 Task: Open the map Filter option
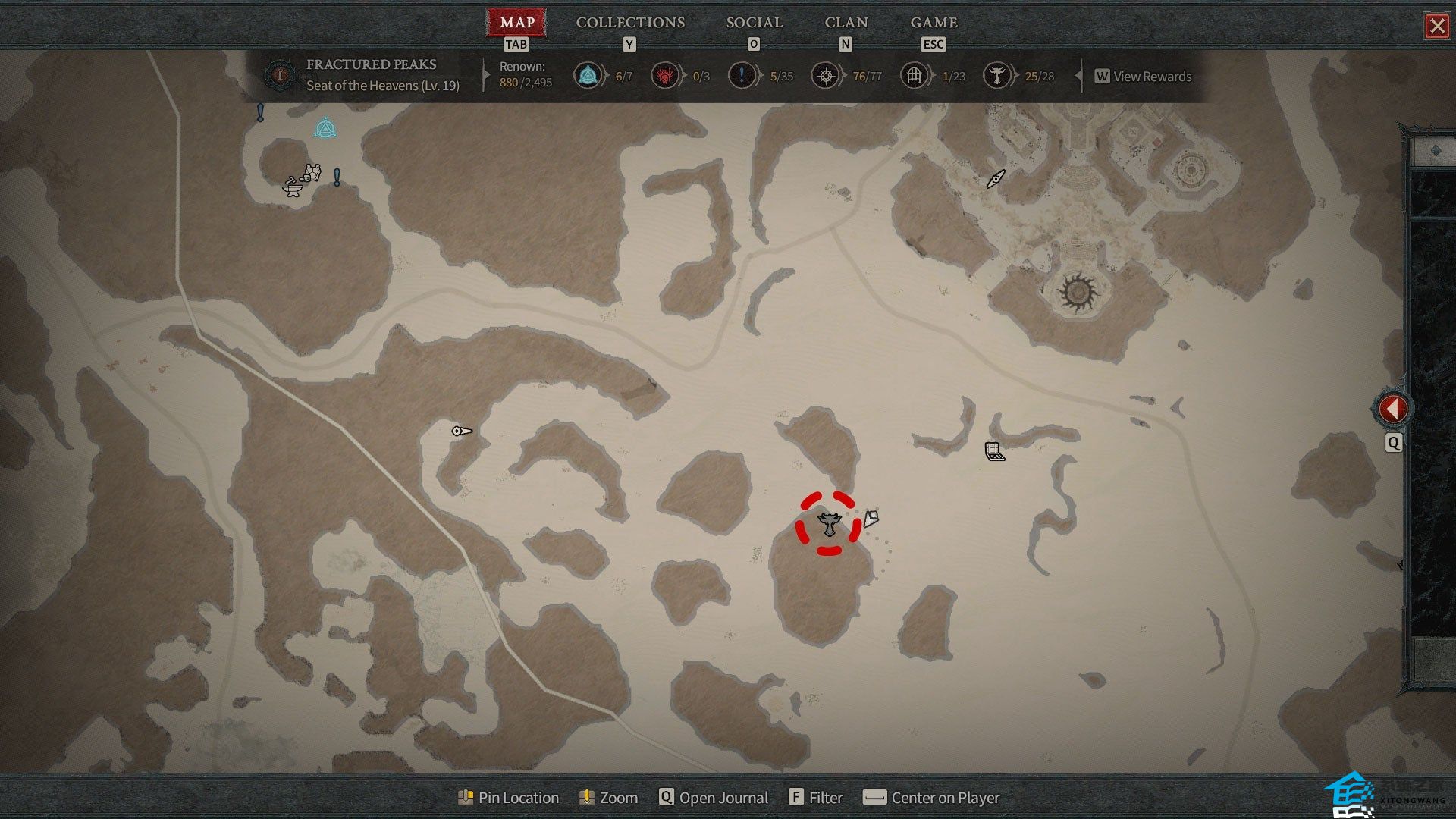coord(816,798)
